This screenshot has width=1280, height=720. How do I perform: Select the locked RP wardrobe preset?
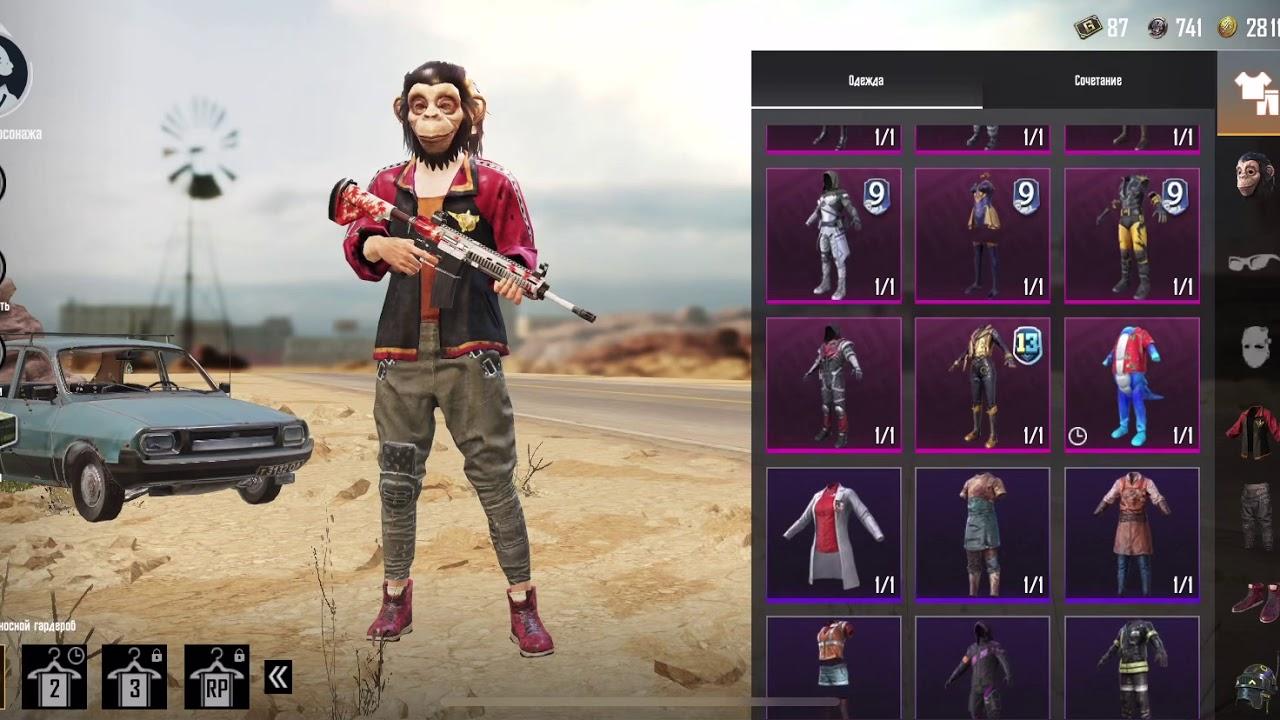216,677
